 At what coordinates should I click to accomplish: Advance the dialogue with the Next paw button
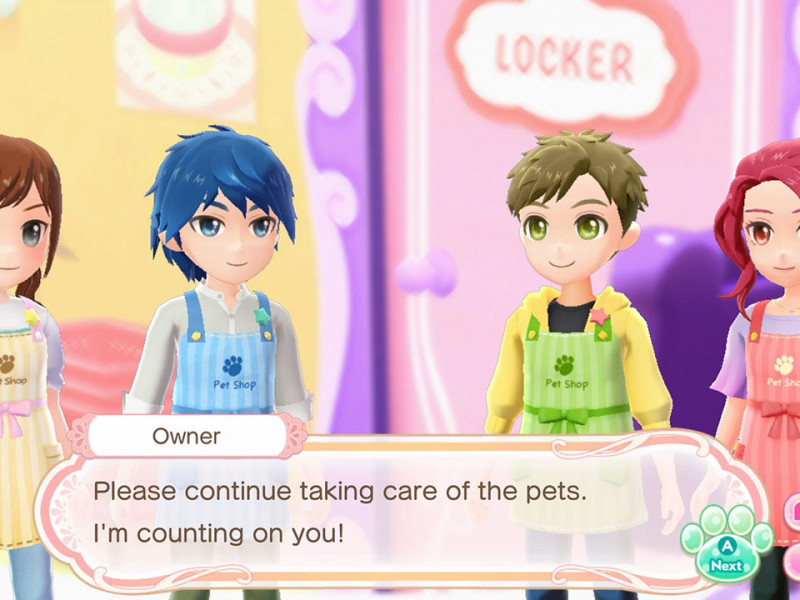[727, 552]
